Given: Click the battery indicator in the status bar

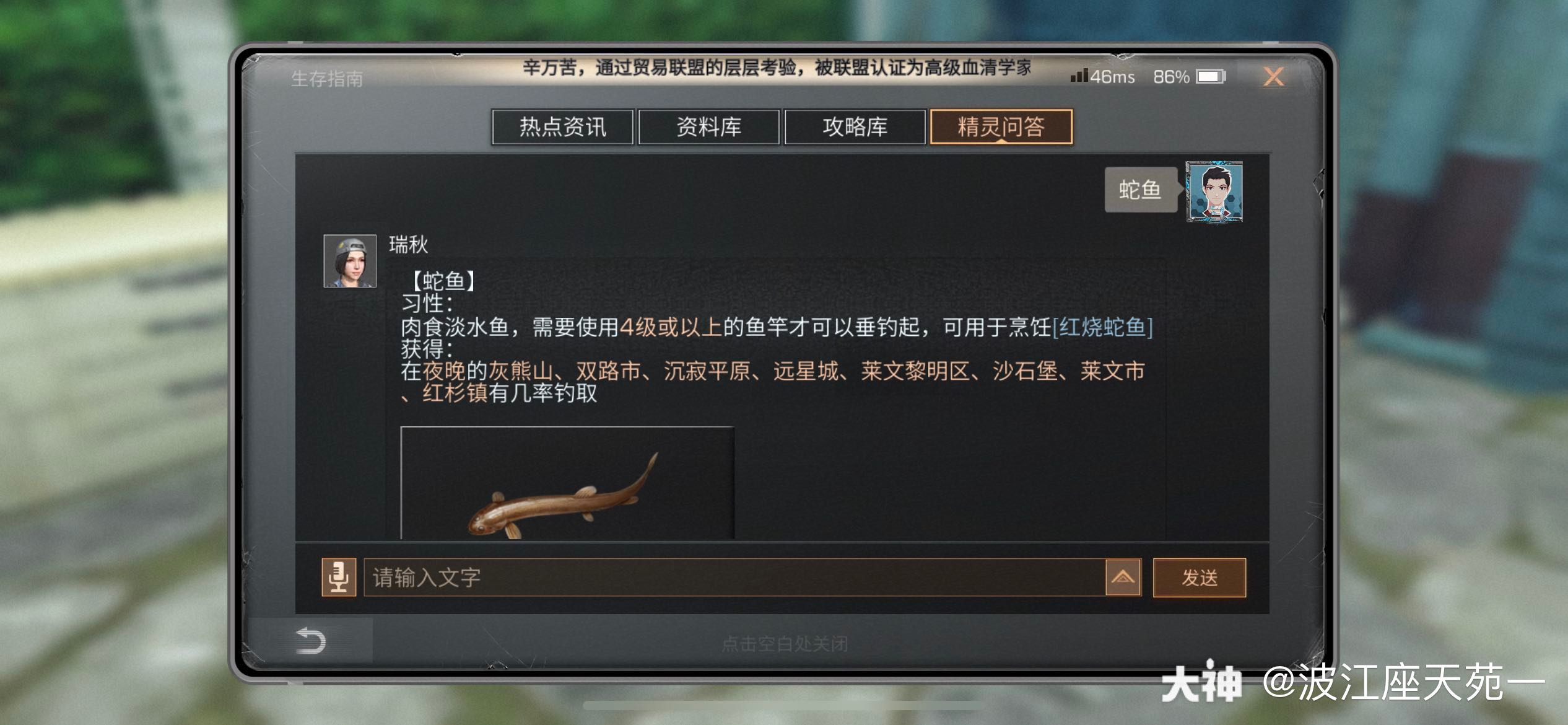Looking at the screenshot, I should [x=1209, y=76].
